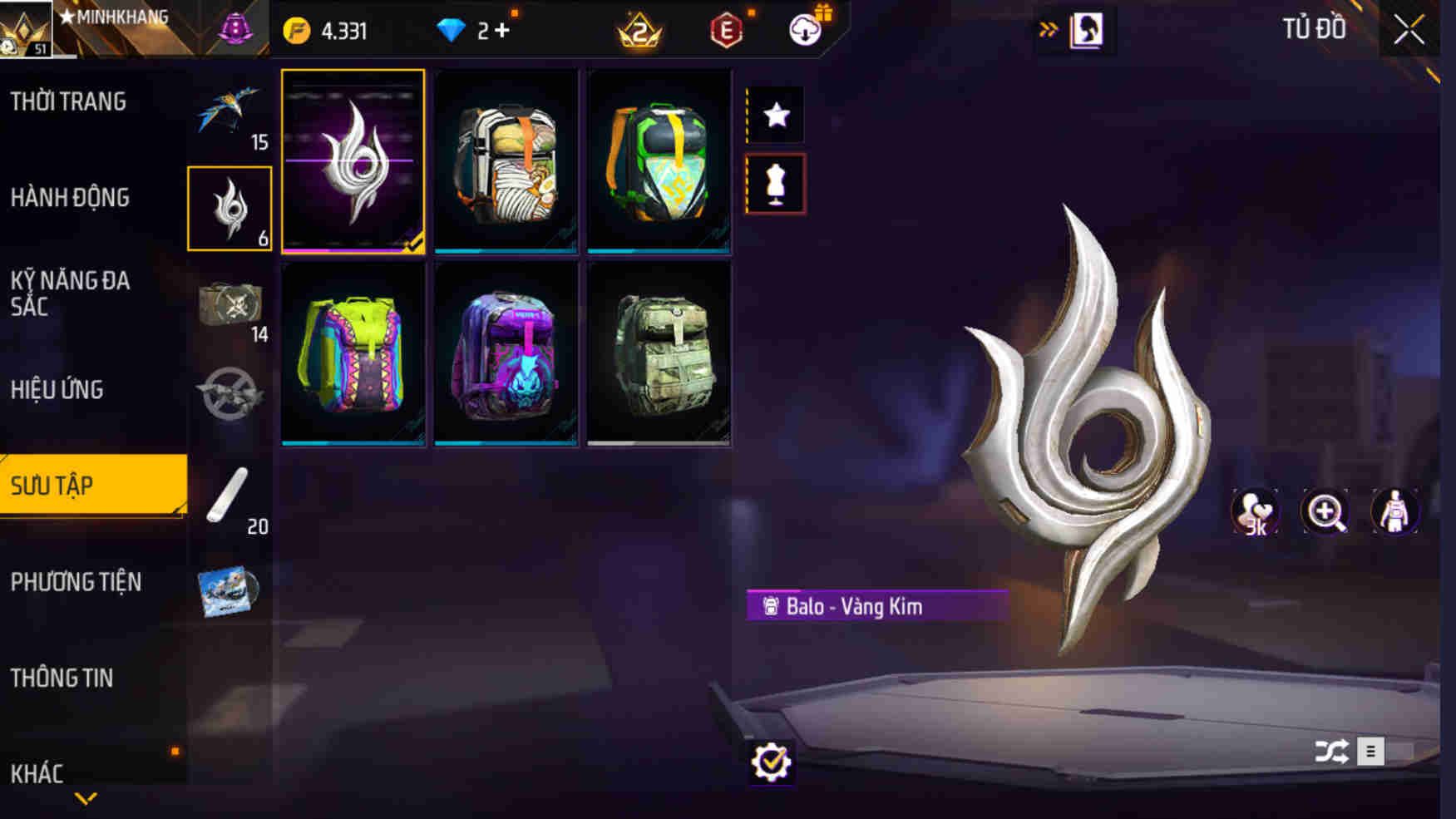1456x819 pixels.
Task: Open the Thời Trang category
Action: (68, 102)
